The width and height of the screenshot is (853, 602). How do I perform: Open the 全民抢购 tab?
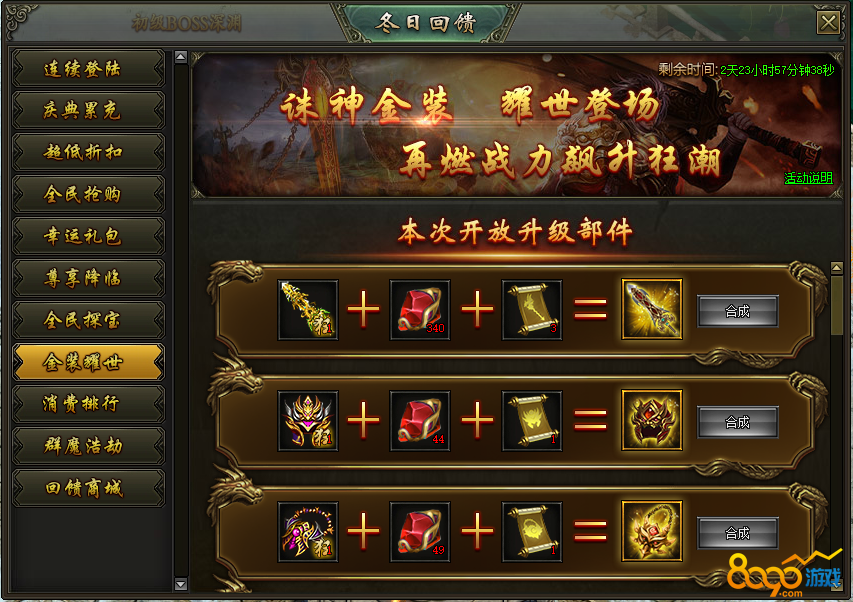[x=87, y=194]
